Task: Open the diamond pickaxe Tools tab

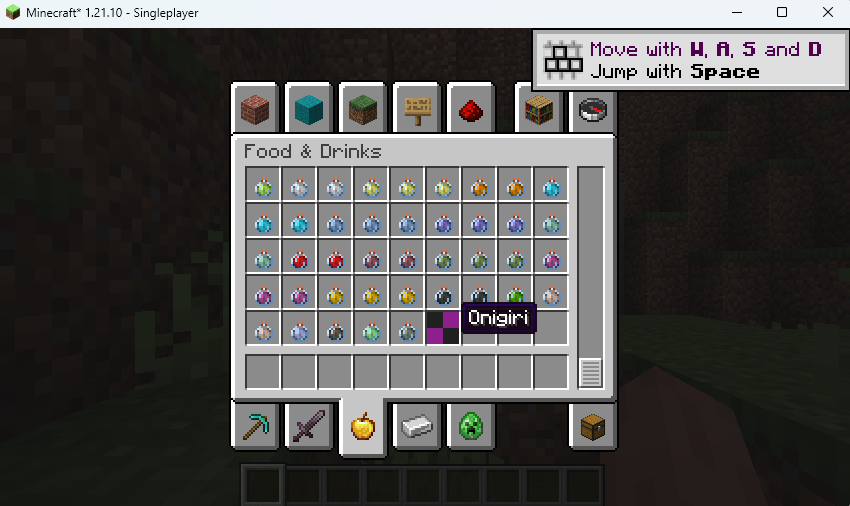Action: pos(255,428)
